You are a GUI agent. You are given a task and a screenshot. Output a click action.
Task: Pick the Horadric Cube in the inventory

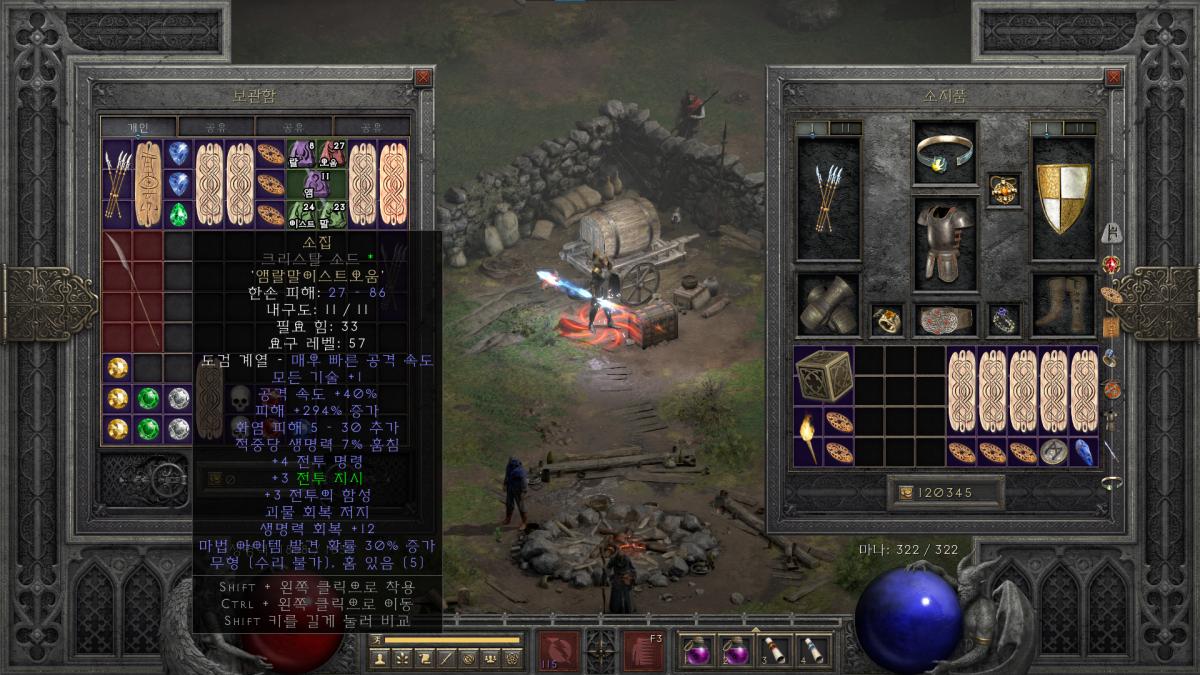pos(824,376)
